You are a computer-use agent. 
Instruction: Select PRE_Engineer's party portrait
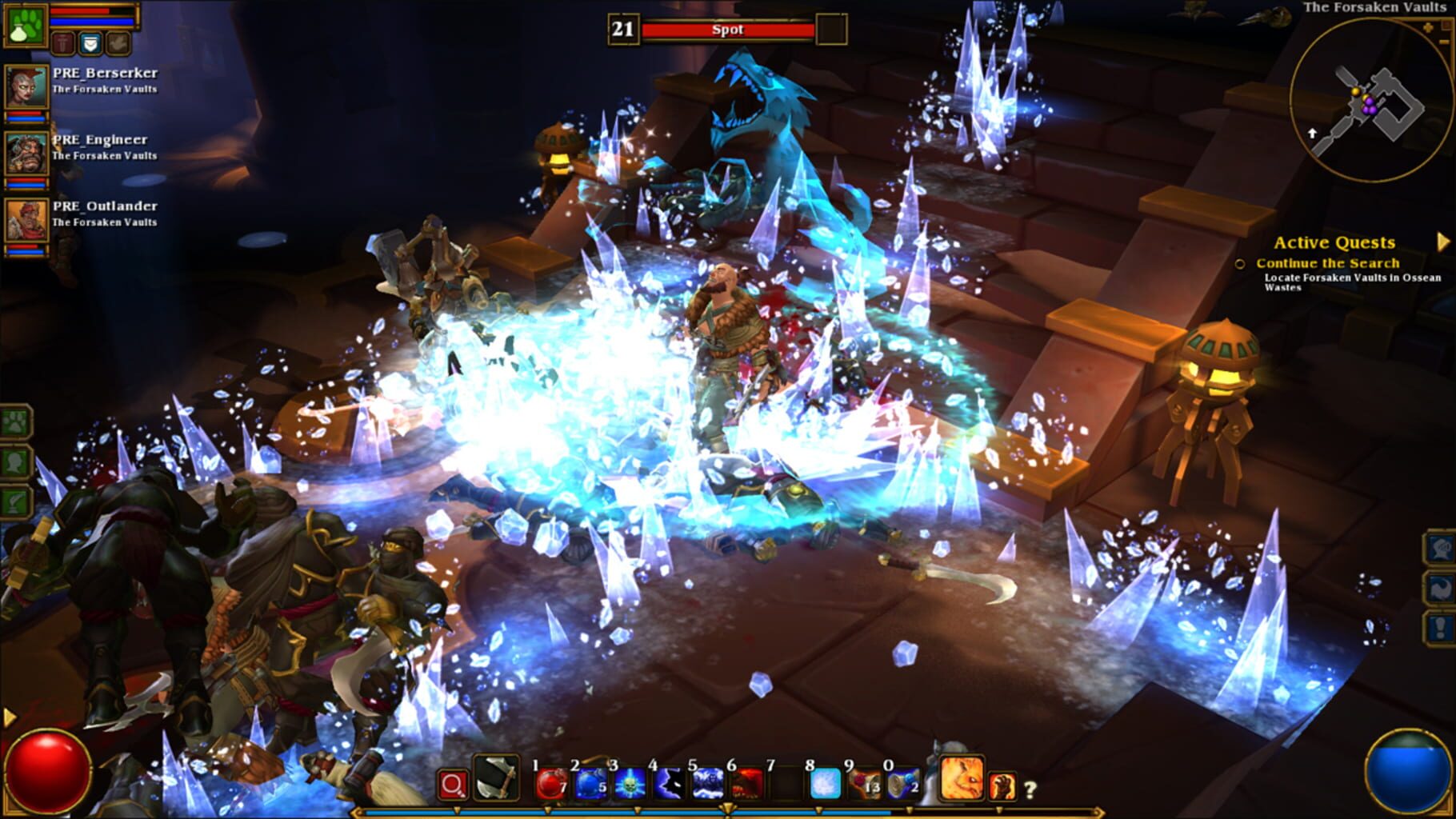coord(26,152)
